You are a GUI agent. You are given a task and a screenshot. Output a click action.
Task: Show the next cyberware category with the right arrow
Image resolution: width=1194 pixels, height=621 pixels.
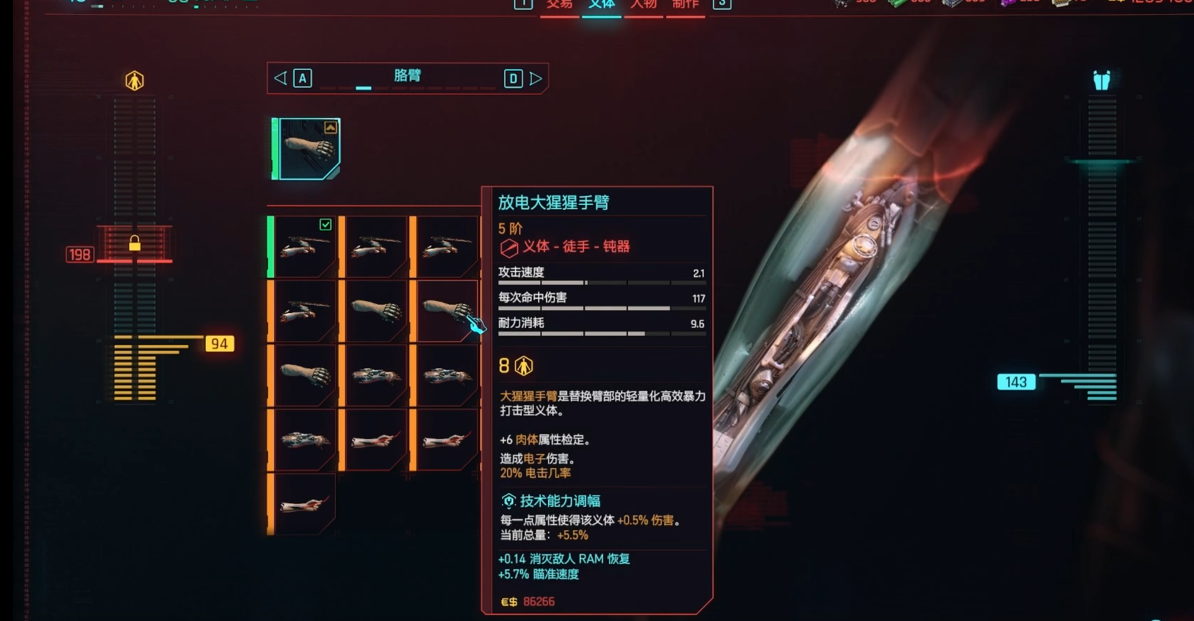(536, 78)
